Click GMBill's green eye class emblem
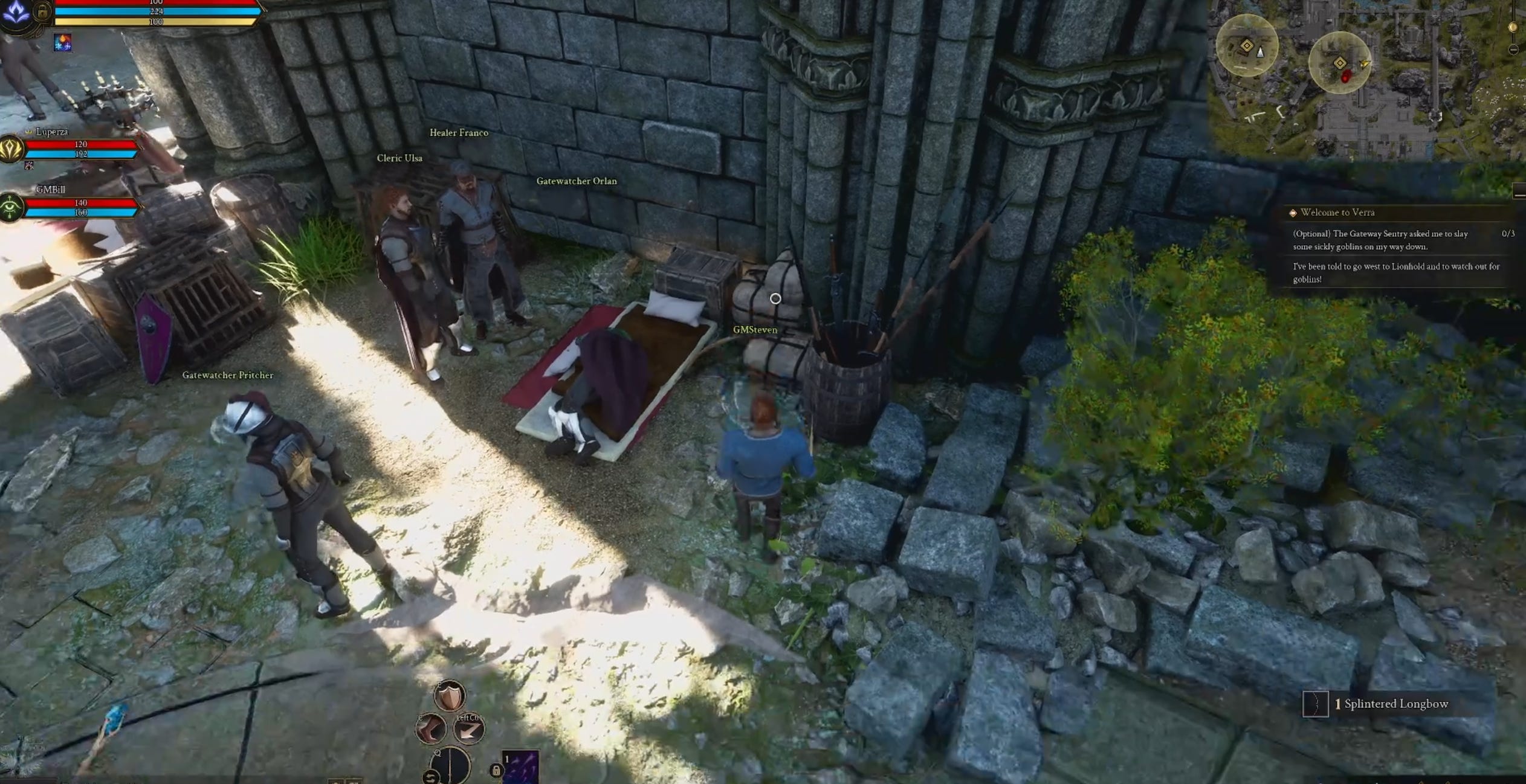Screen dimensions: 1526x784 (10, 205)
